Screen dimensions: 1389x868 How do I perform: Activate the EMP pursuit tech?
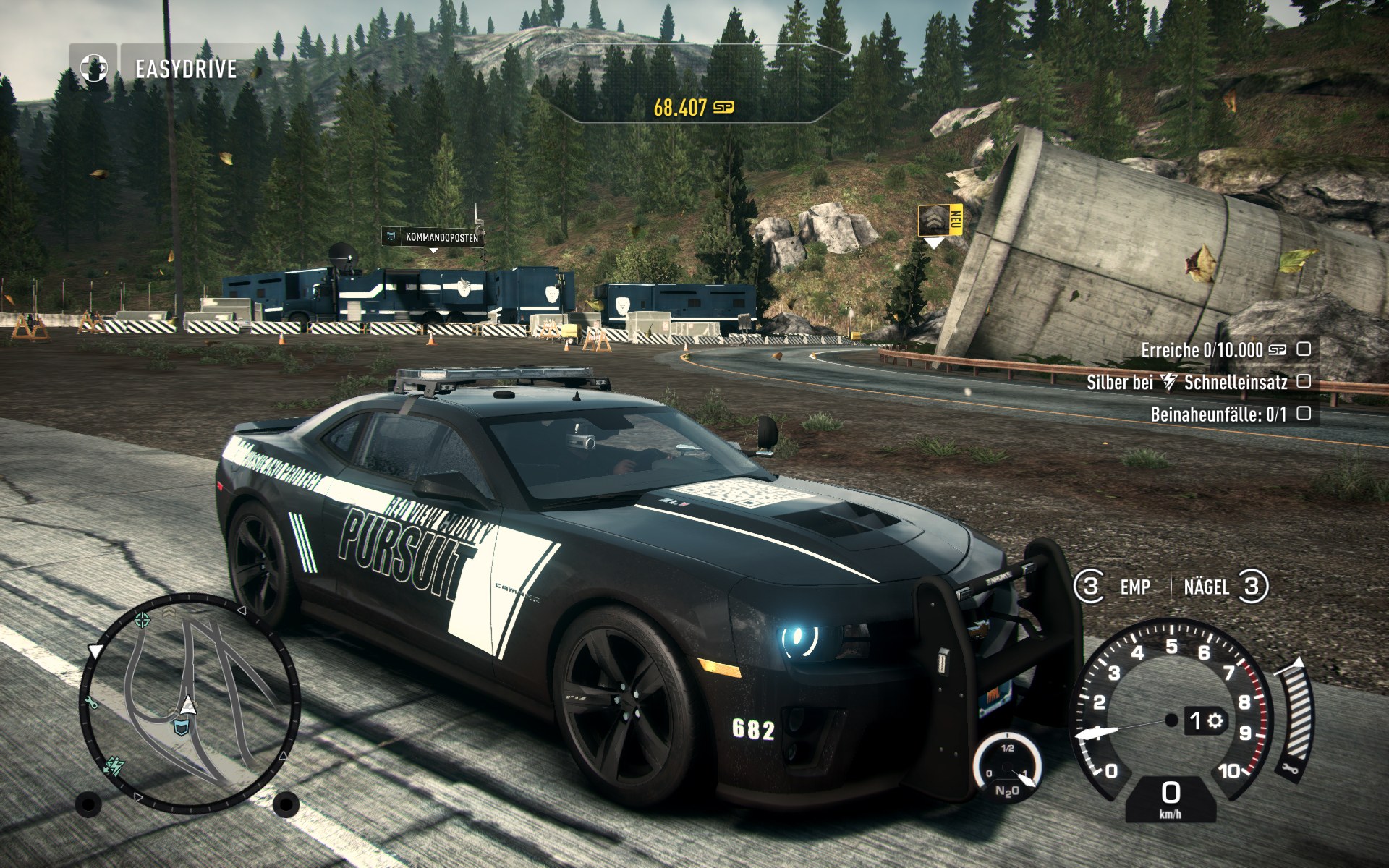1134,587
